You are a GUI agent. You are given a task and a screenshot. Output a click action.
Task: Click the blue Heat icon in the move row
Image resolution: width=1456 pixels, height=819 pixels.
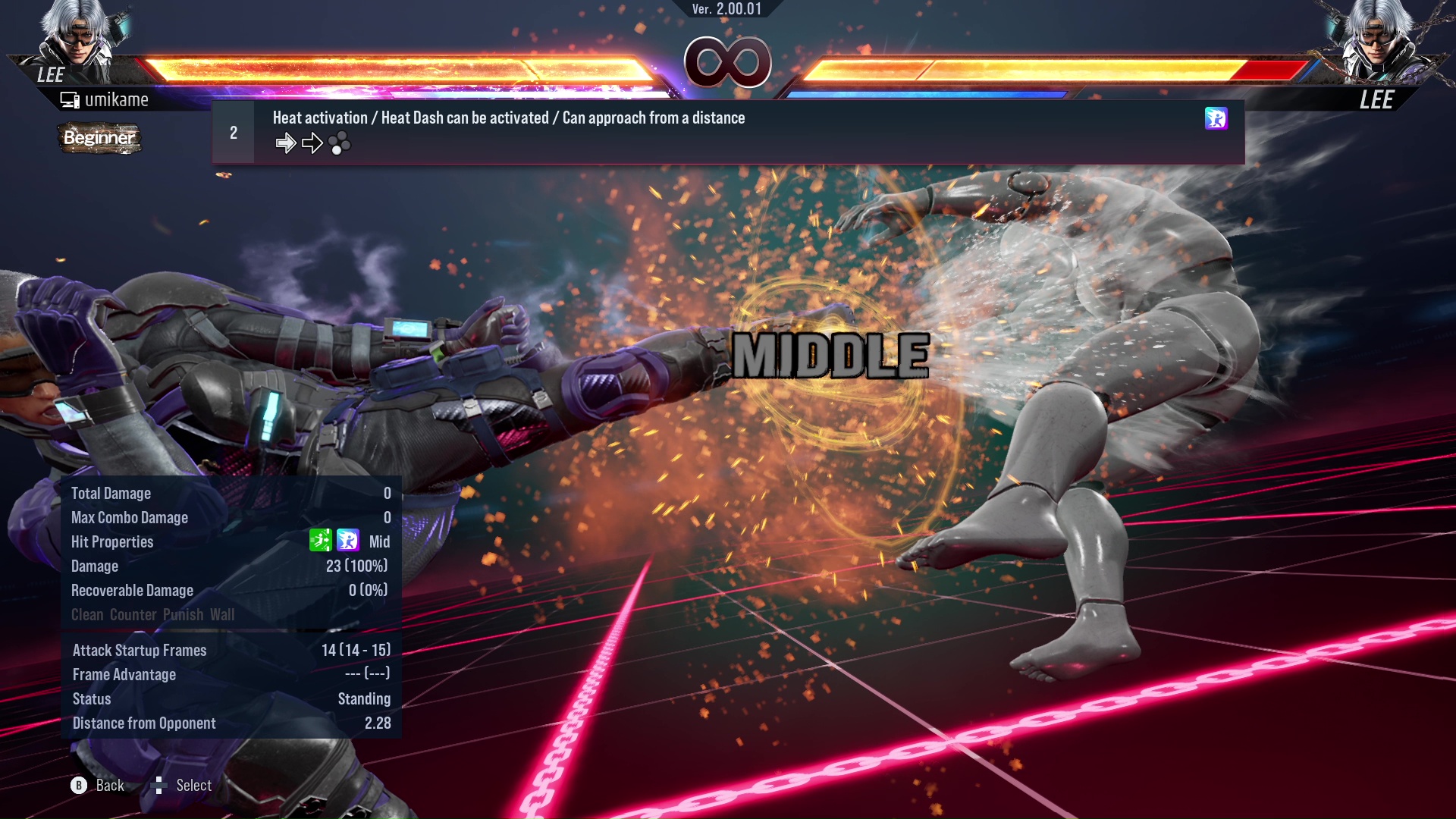click(1216, 118)
